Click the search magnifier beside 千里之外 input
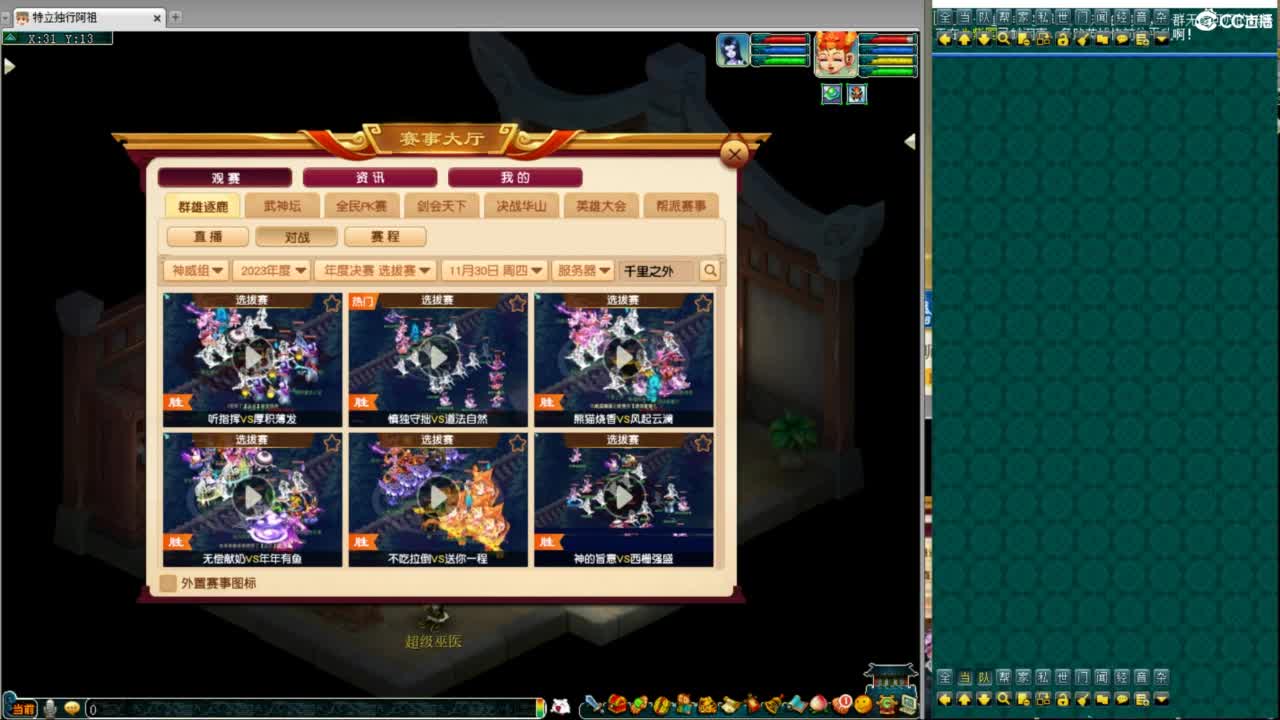 [x=709, y=270]
